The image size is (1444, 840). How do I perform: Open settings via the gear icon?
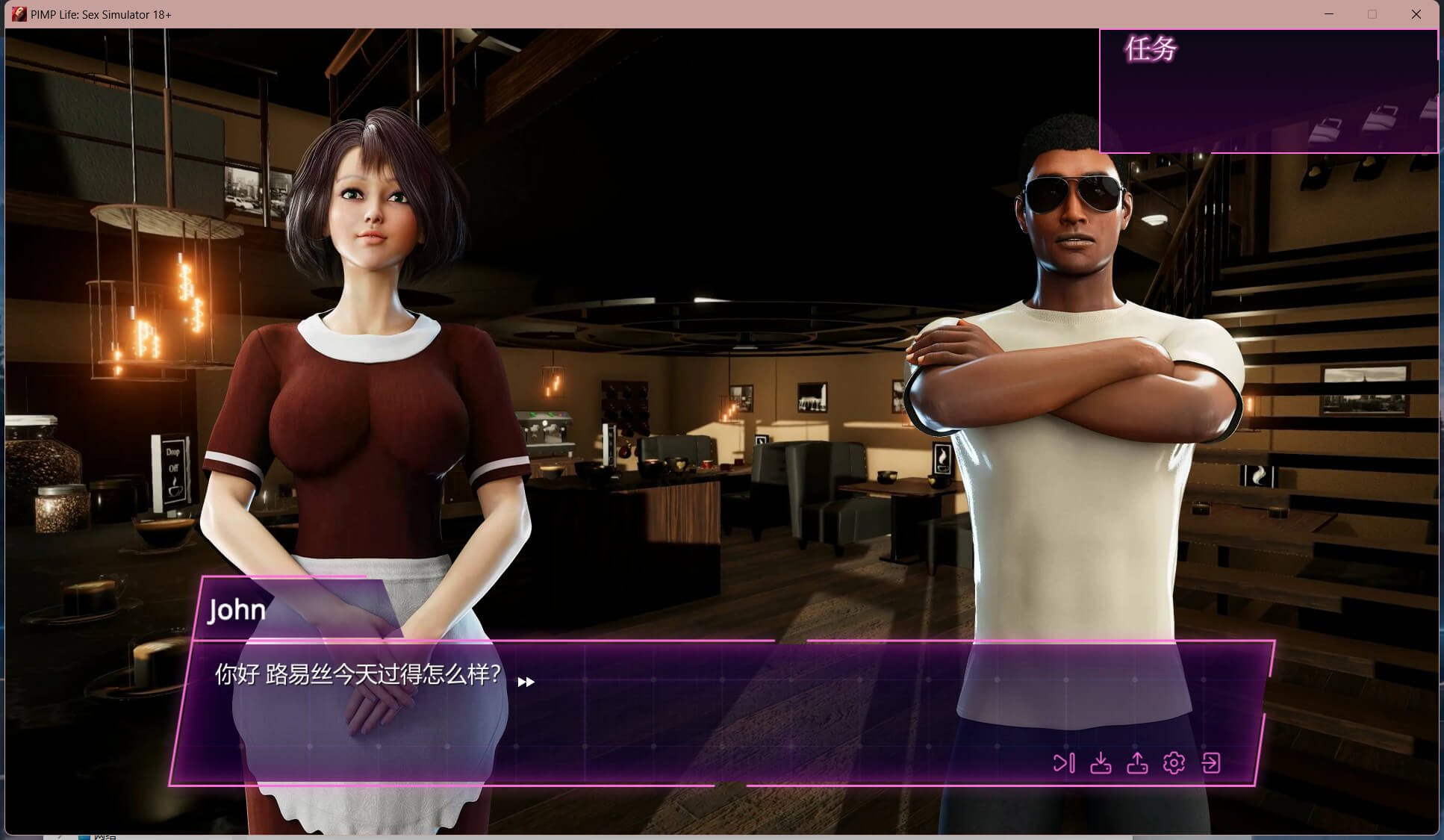[1174, 763]
